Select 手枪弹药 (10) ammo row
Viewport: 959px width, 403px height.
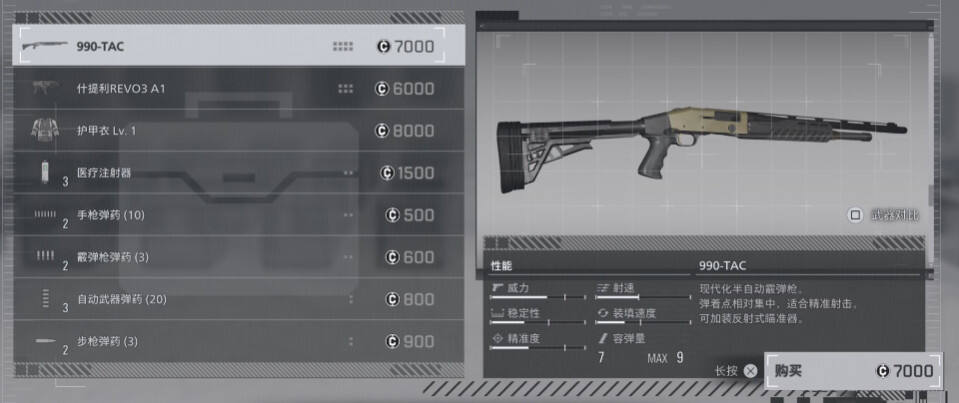tap(238, 215)
